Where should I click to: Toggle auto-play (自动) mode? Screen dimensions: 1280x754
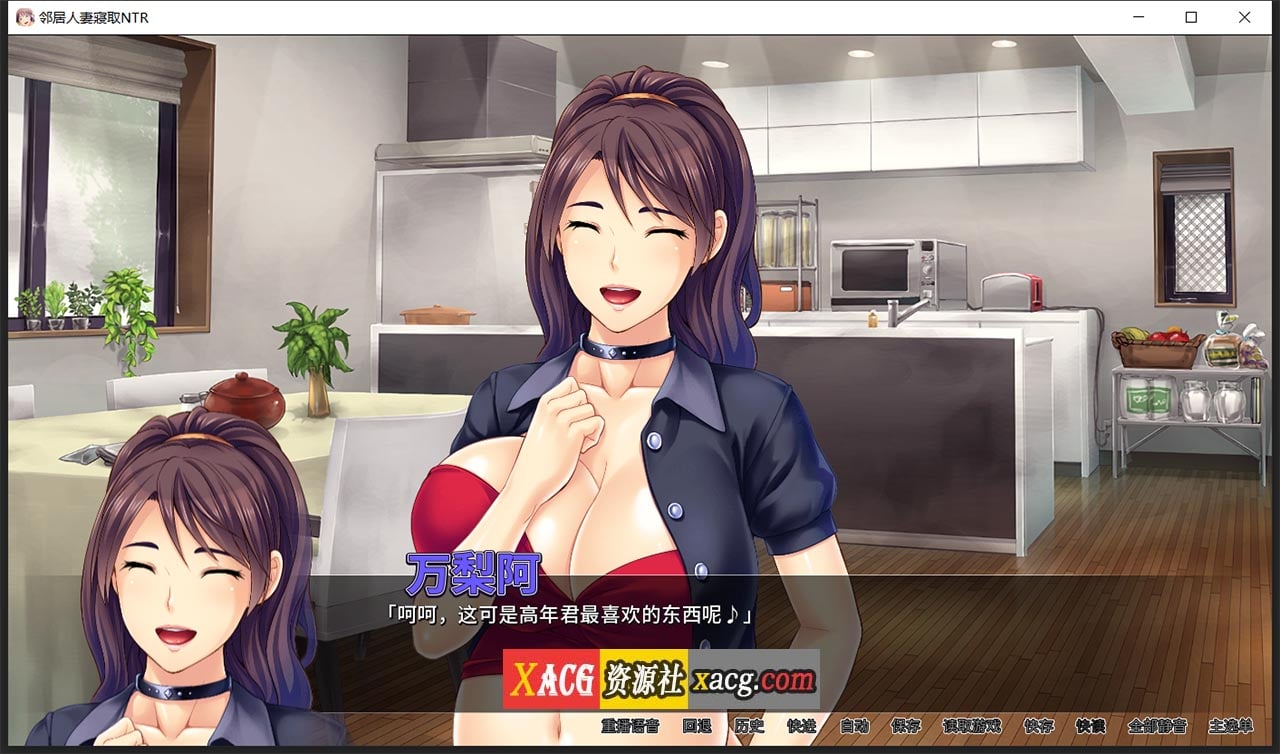[854, 727]
